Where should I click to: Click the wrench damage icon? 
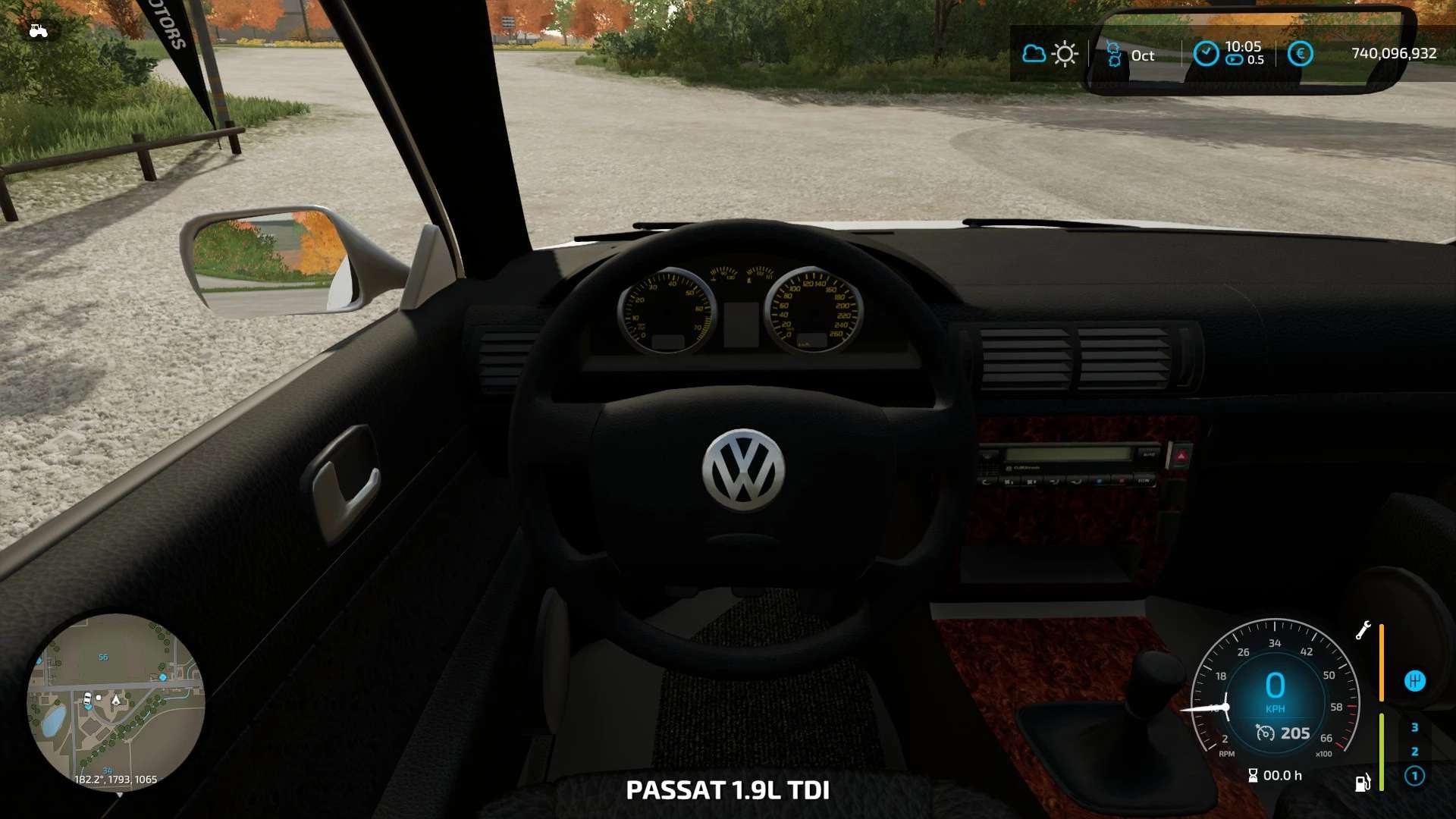(1363, 630)
